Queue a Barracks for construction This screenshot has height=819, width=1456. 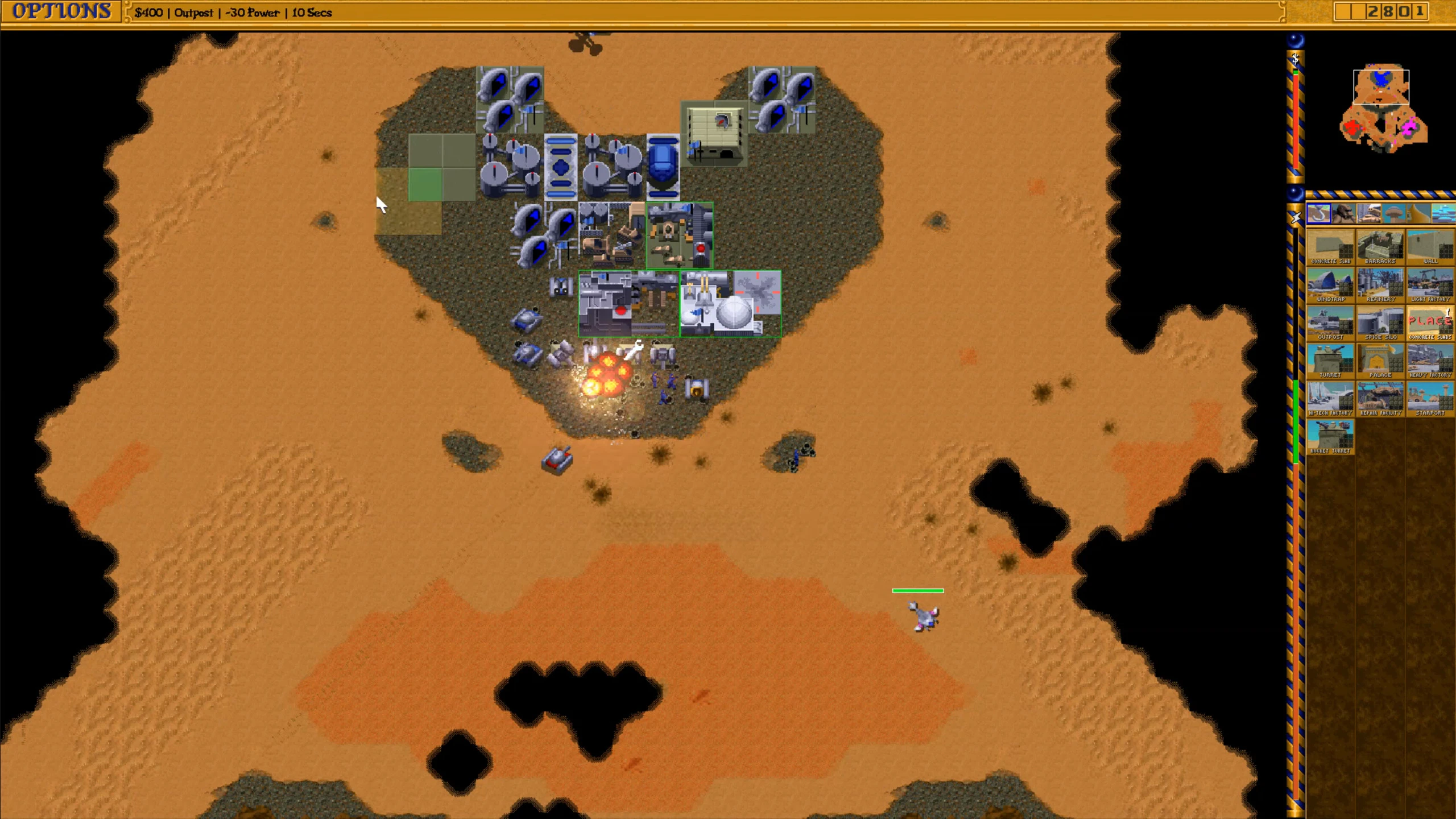(1380, 247)
